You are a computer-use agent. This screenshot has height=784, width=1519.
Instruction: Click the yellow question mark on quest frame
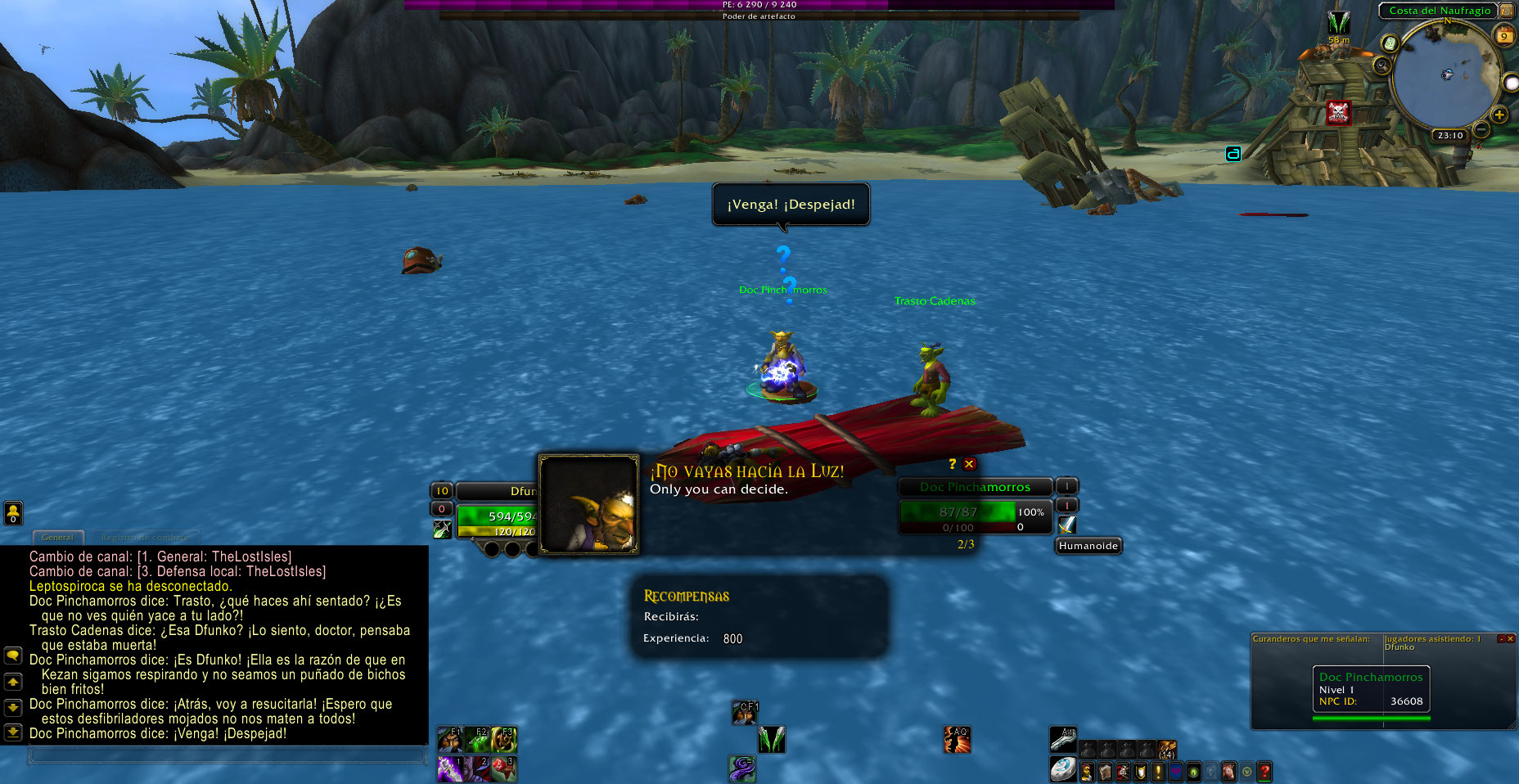click(952, 464)
